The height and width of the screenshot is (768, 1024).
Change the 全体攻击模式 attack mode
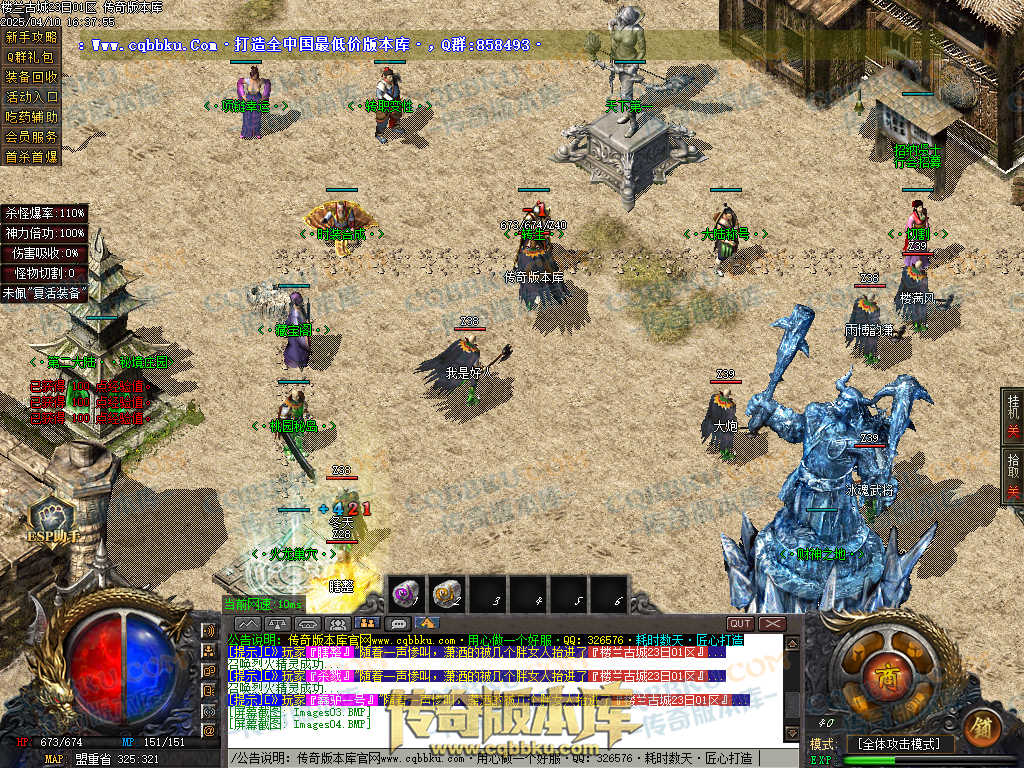tap(901, 744)
